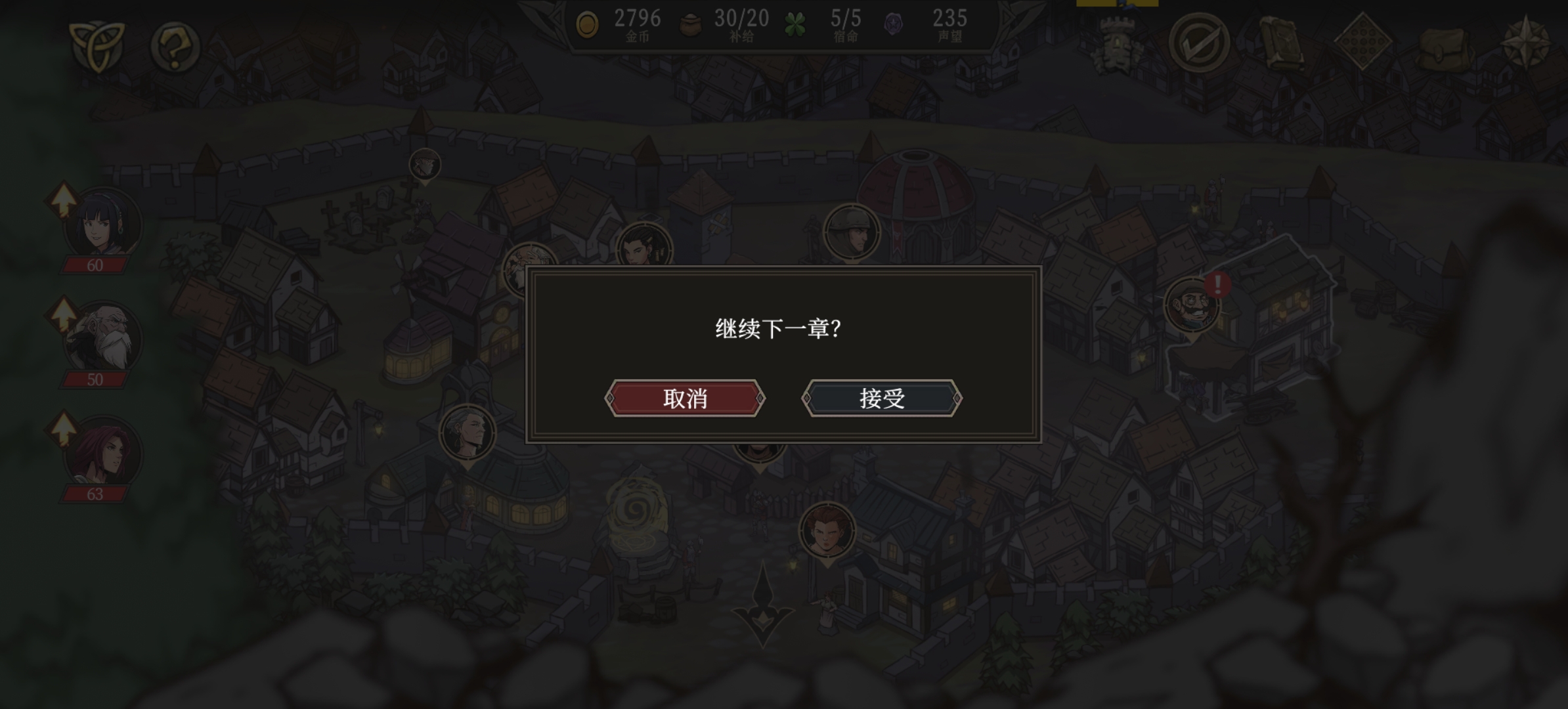Click the 取消 cancel button
1568x709 pixels.
[684, 398]
